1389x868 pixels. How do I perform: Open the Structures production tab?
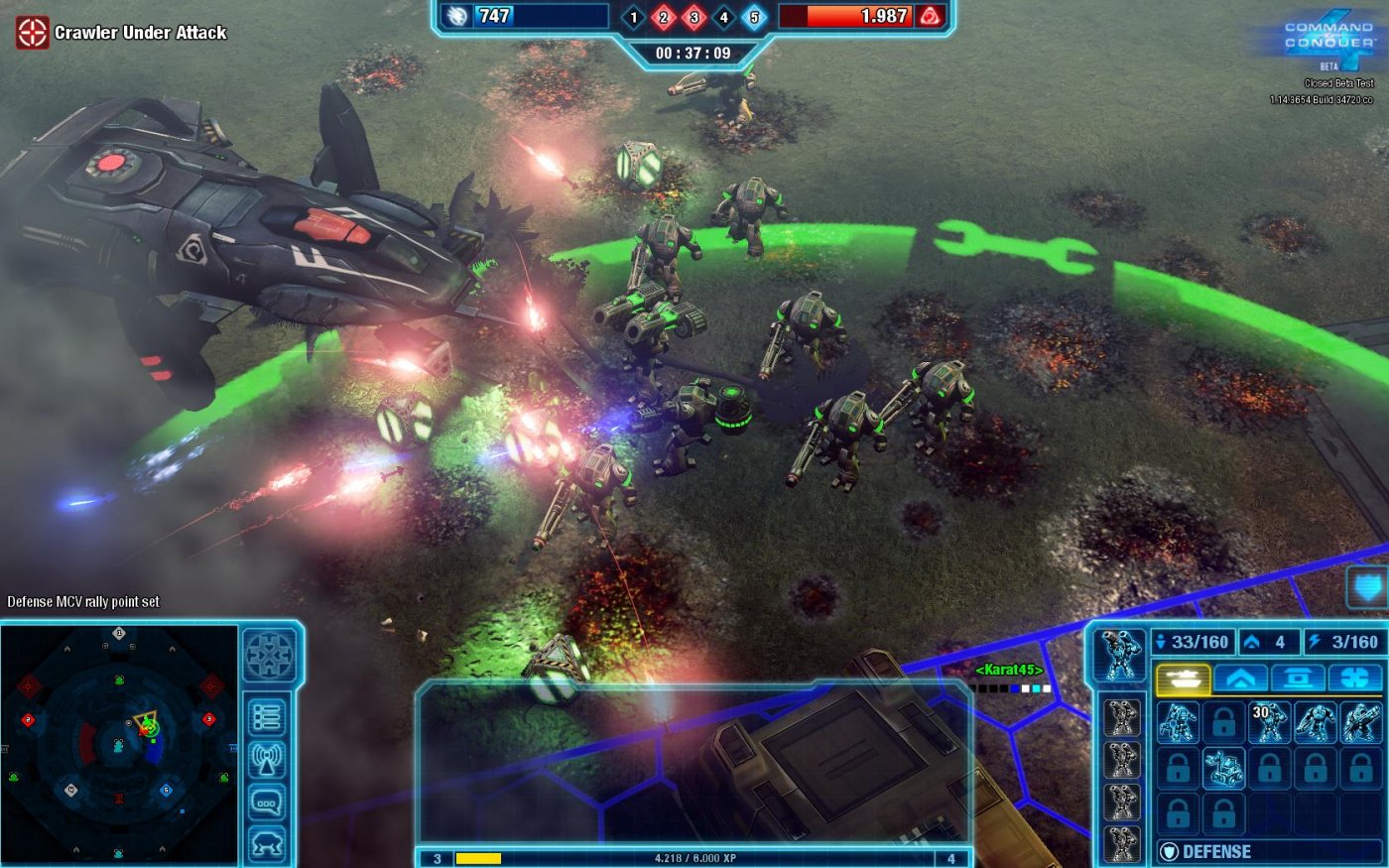pyautogui.click(x=1300, y=677)
